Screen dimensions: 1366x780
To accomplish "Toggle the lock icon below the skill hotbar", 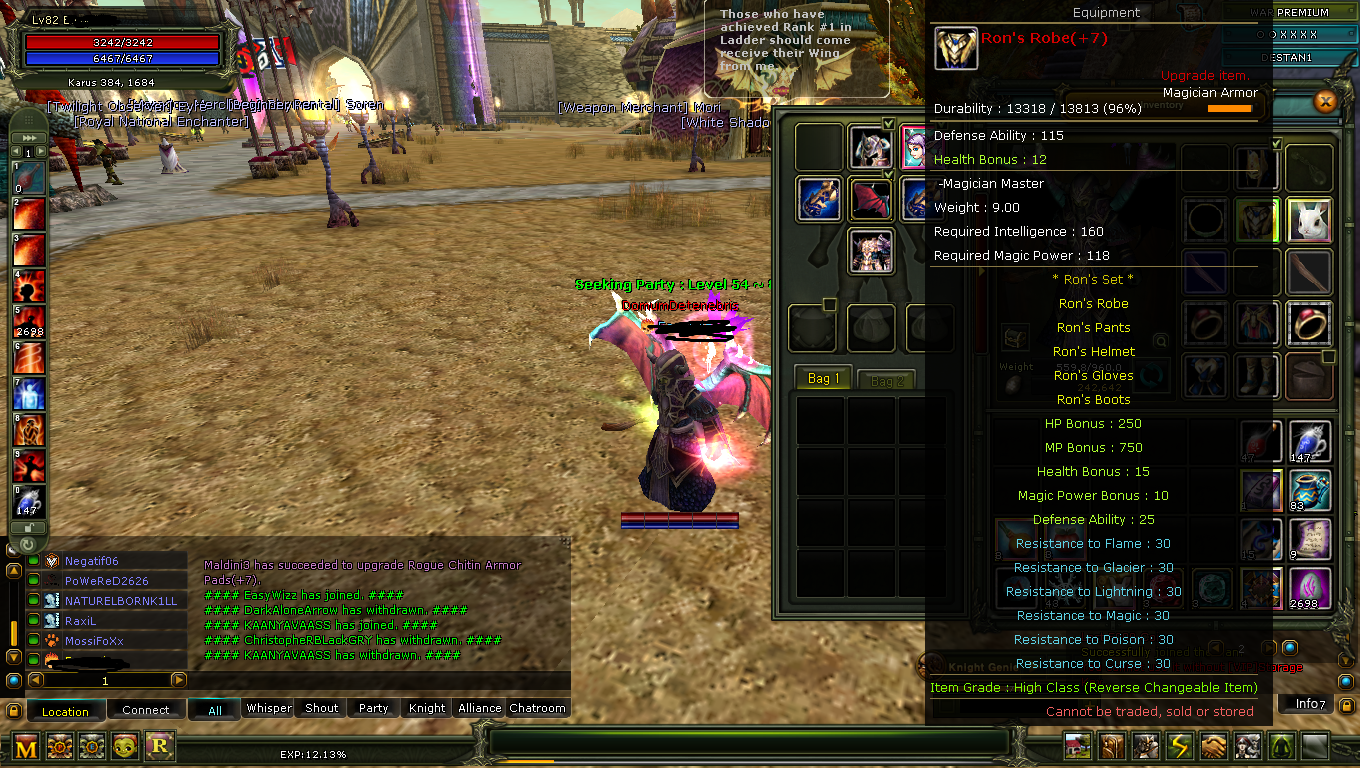I will pos(28,528).
